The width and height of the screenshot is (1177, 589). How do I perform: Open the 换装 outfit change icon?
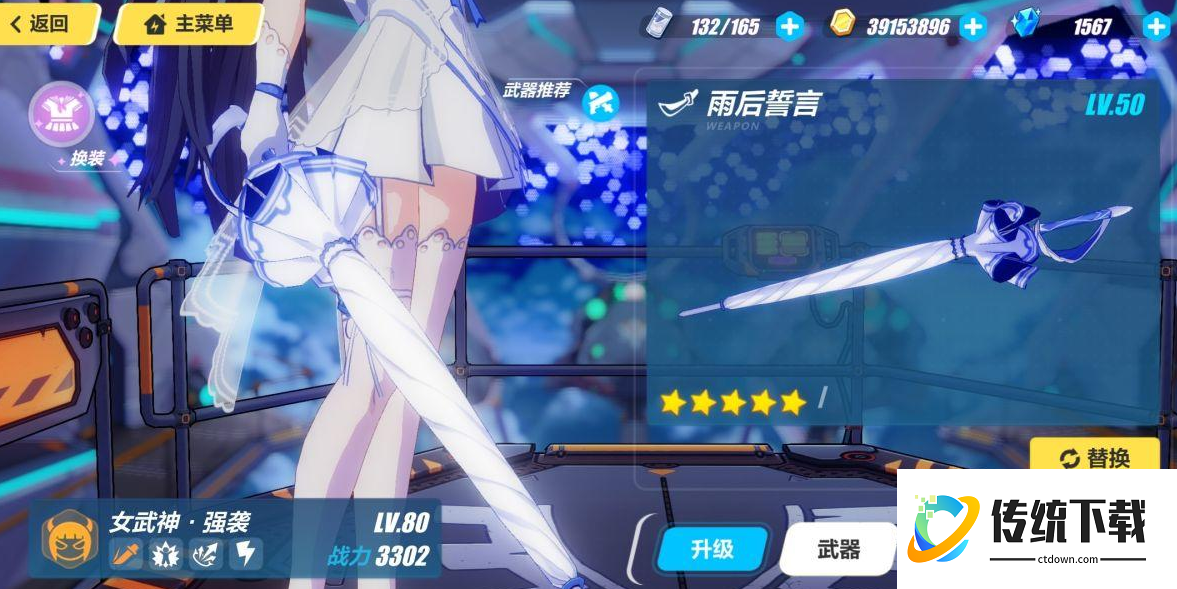coord(62,115)
